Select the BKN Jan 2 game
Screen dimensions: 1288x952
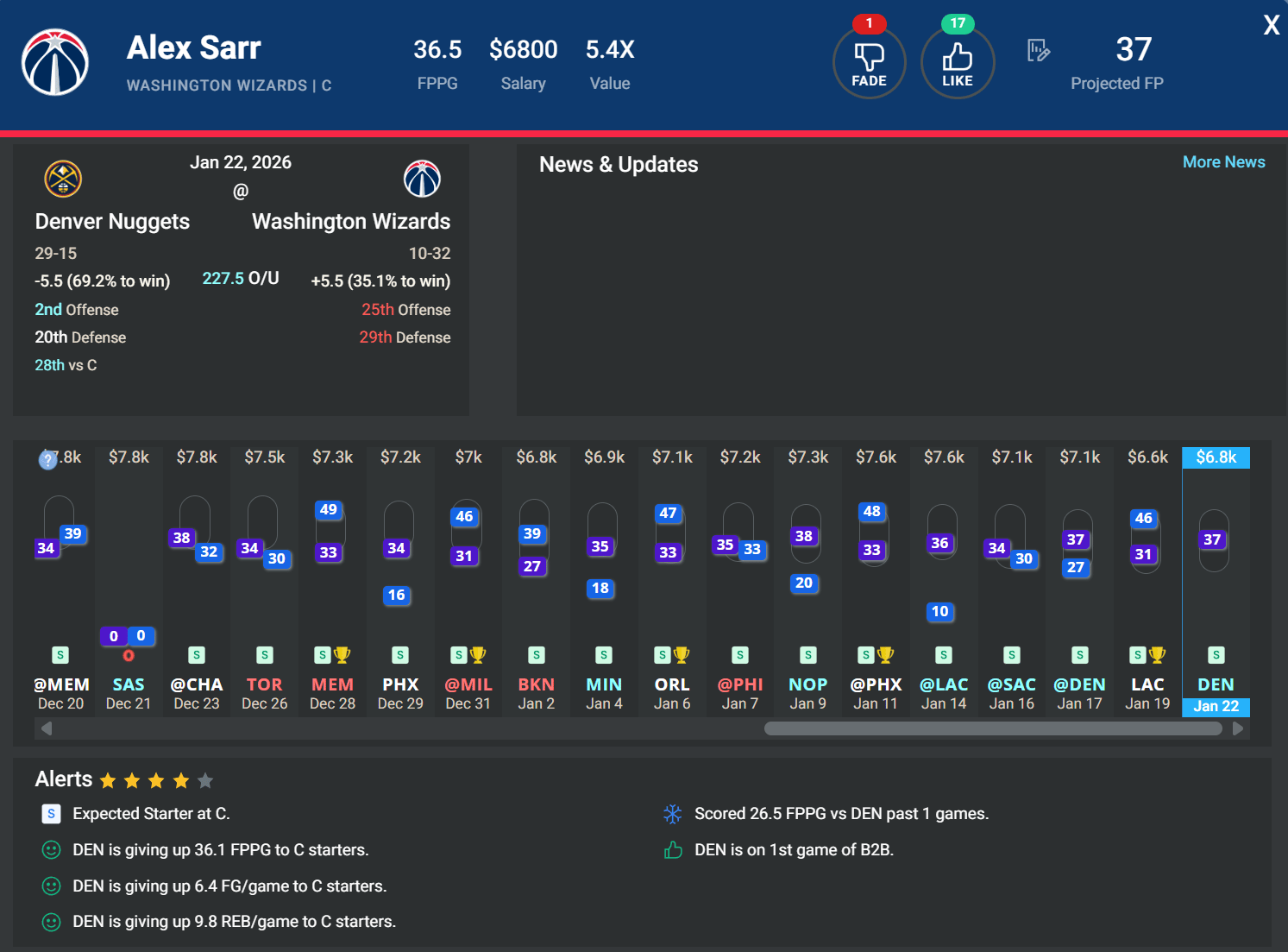(536, 694)
